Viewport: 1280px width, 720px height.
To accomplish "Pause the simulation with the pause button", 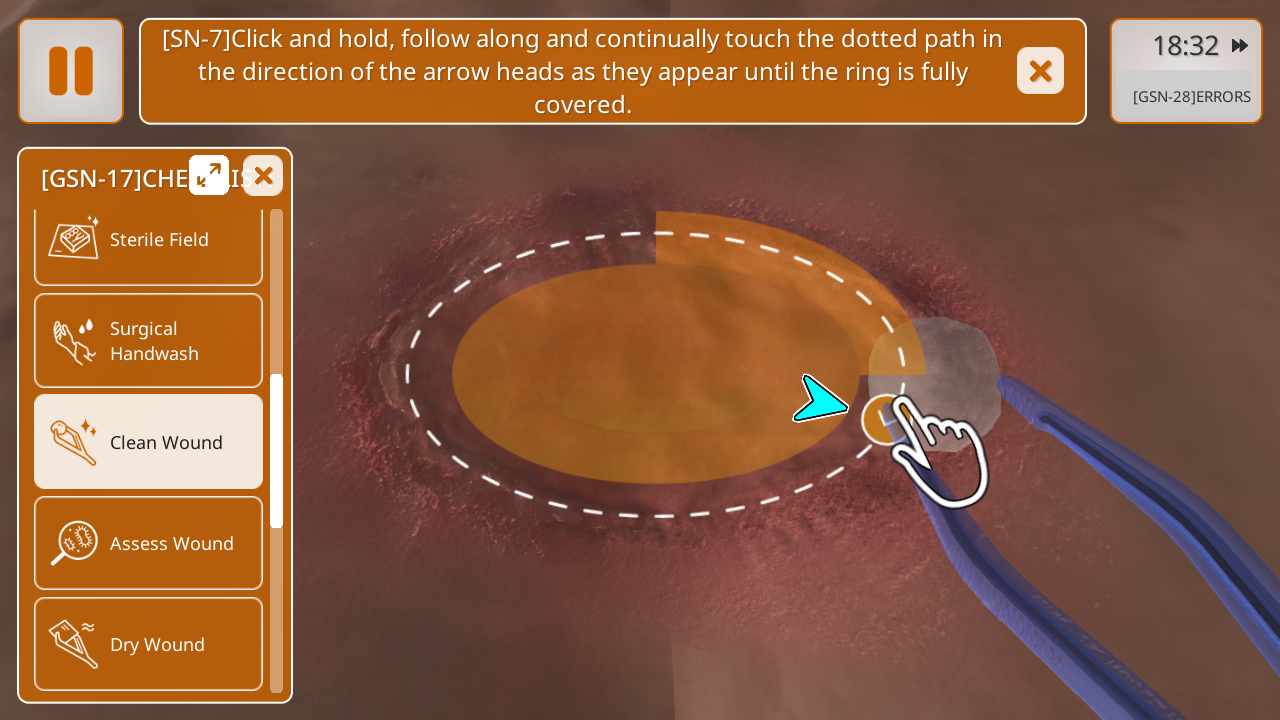I will point(71,71).
